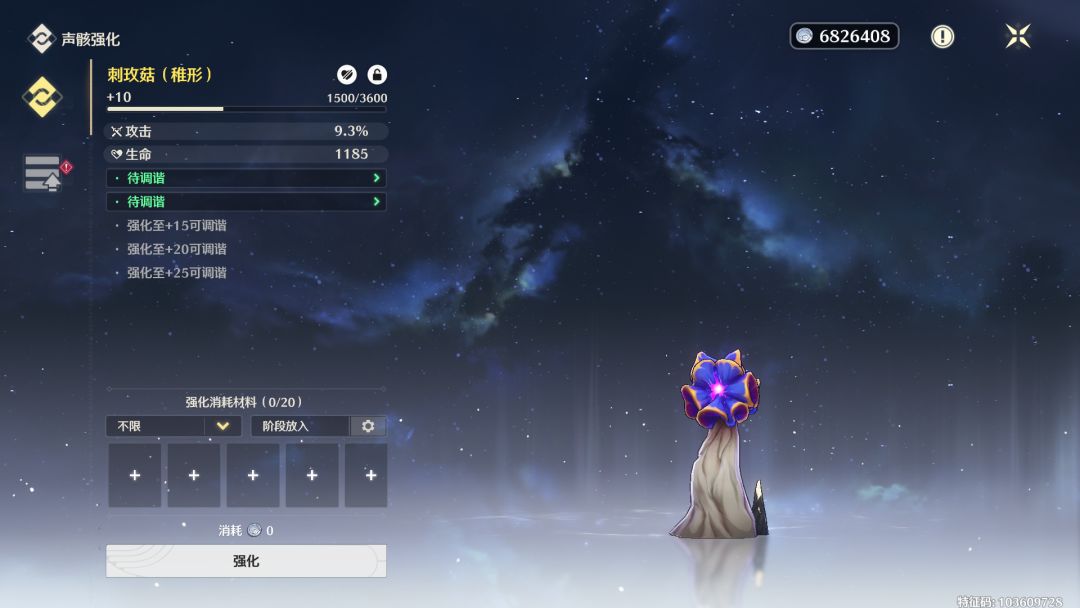Image resolution: width=1080 pixels, height=608 pixels.
Task: Choose 阶段放入 auto-fill materials
Action: pyautogui.click(x=299, y=426)
